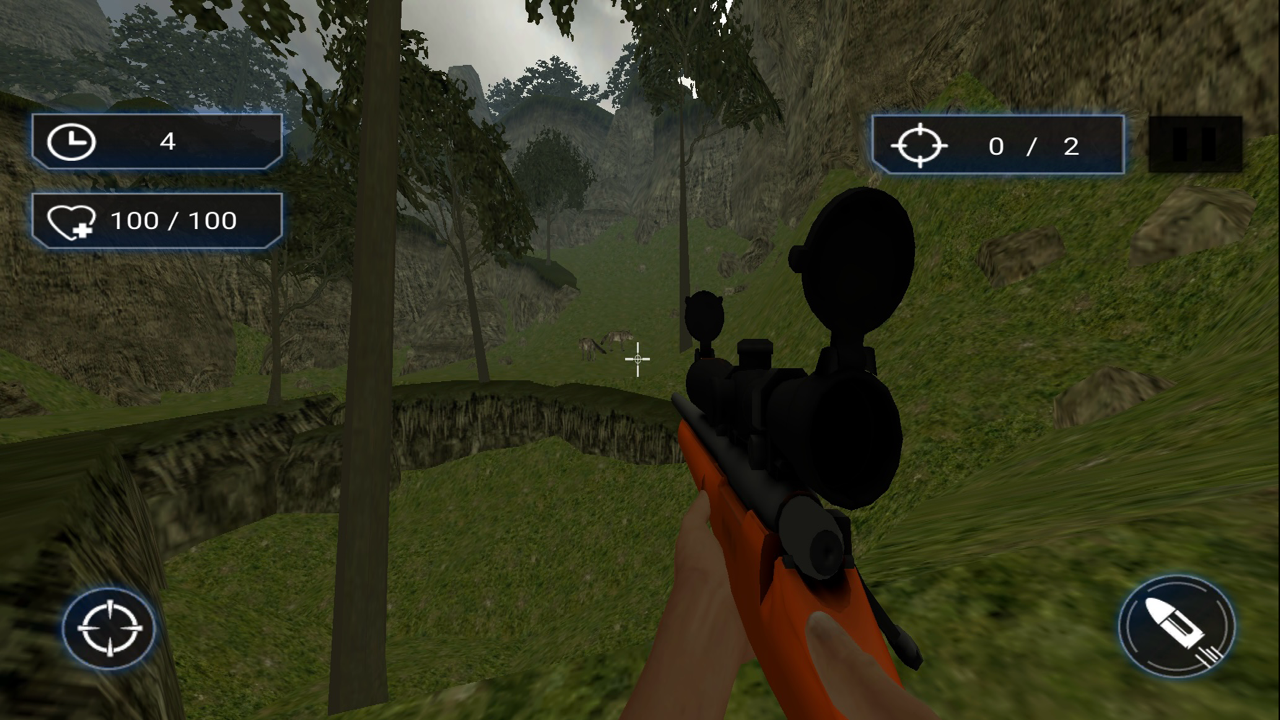
Task: Toggle scope view with the bottom-left aim button
Action: tap(108, 627)
